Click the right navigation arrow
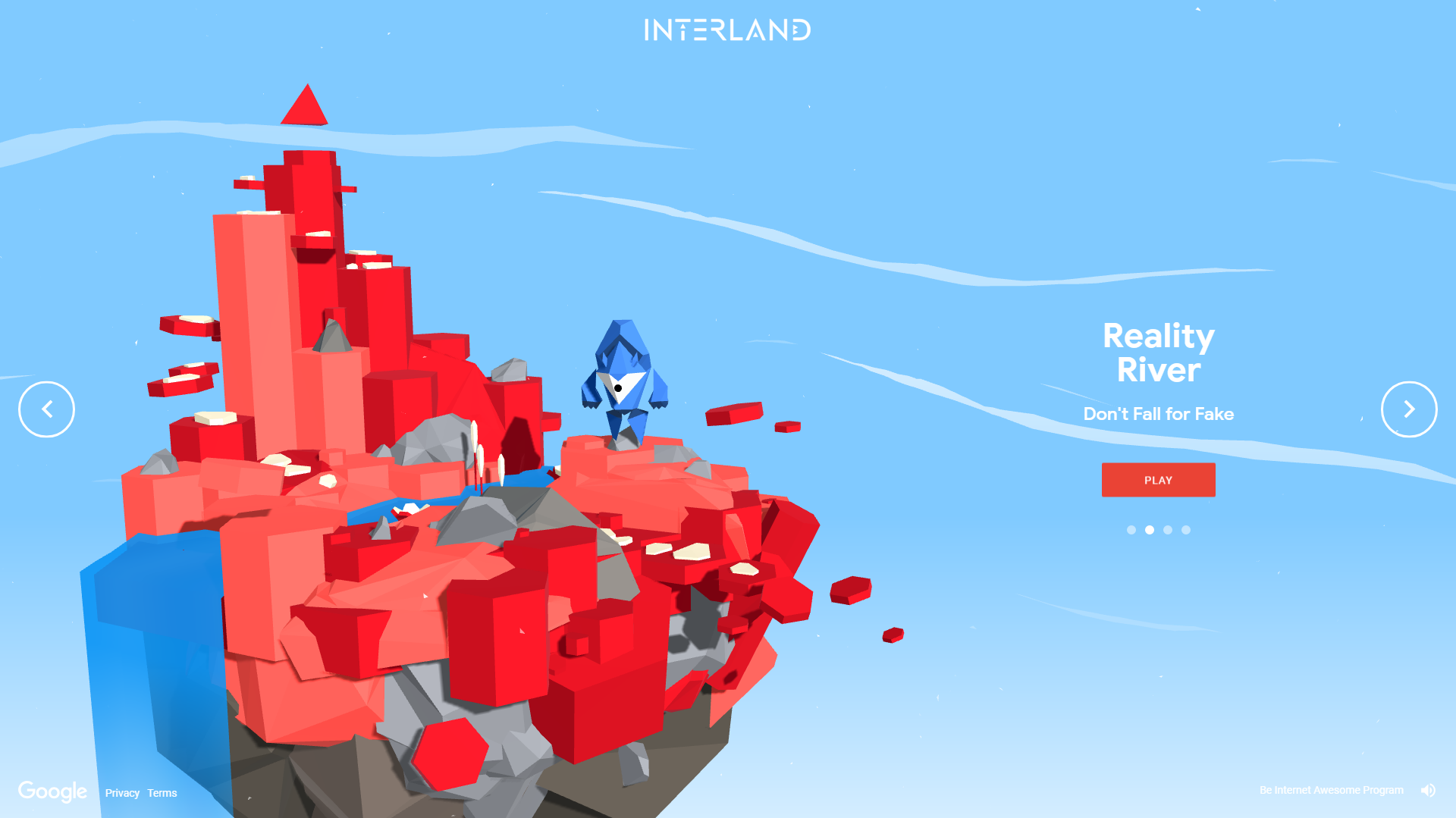Screen dimensions: 1456x818 (x=1409, y=409)
